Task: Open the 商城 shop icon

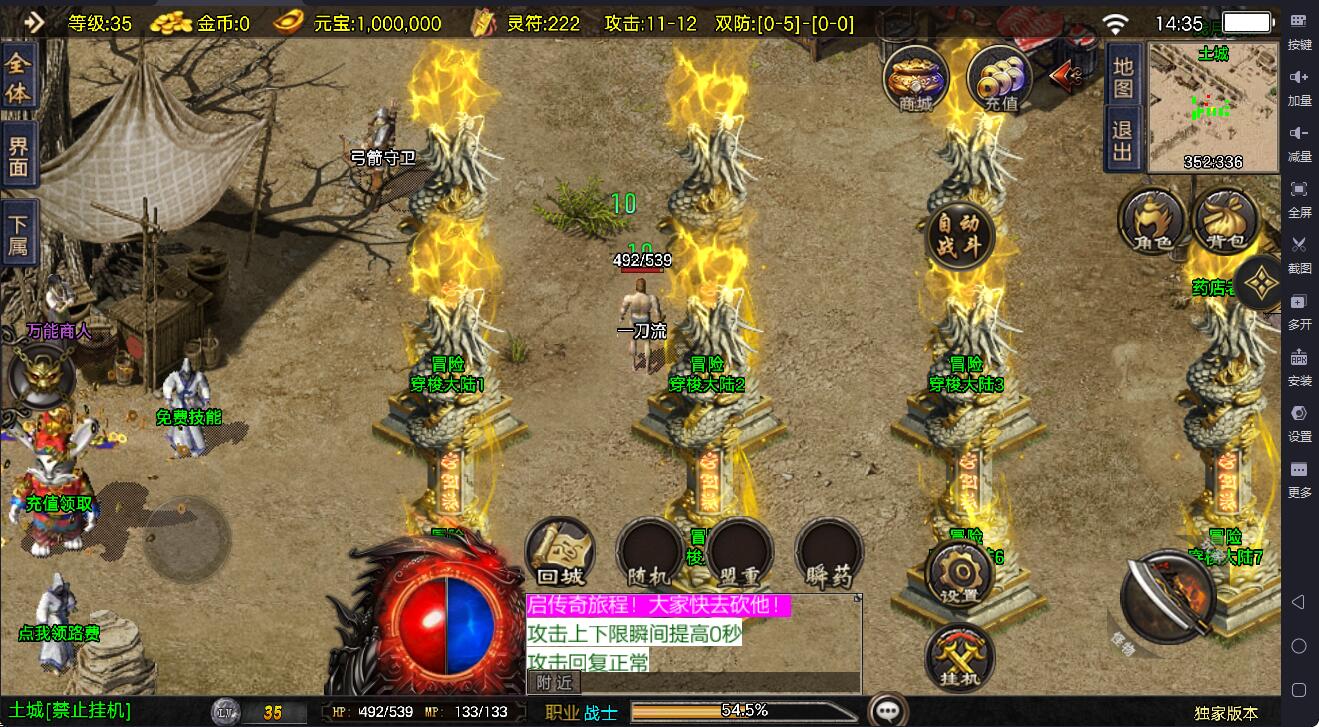Action: pos(916,78)
